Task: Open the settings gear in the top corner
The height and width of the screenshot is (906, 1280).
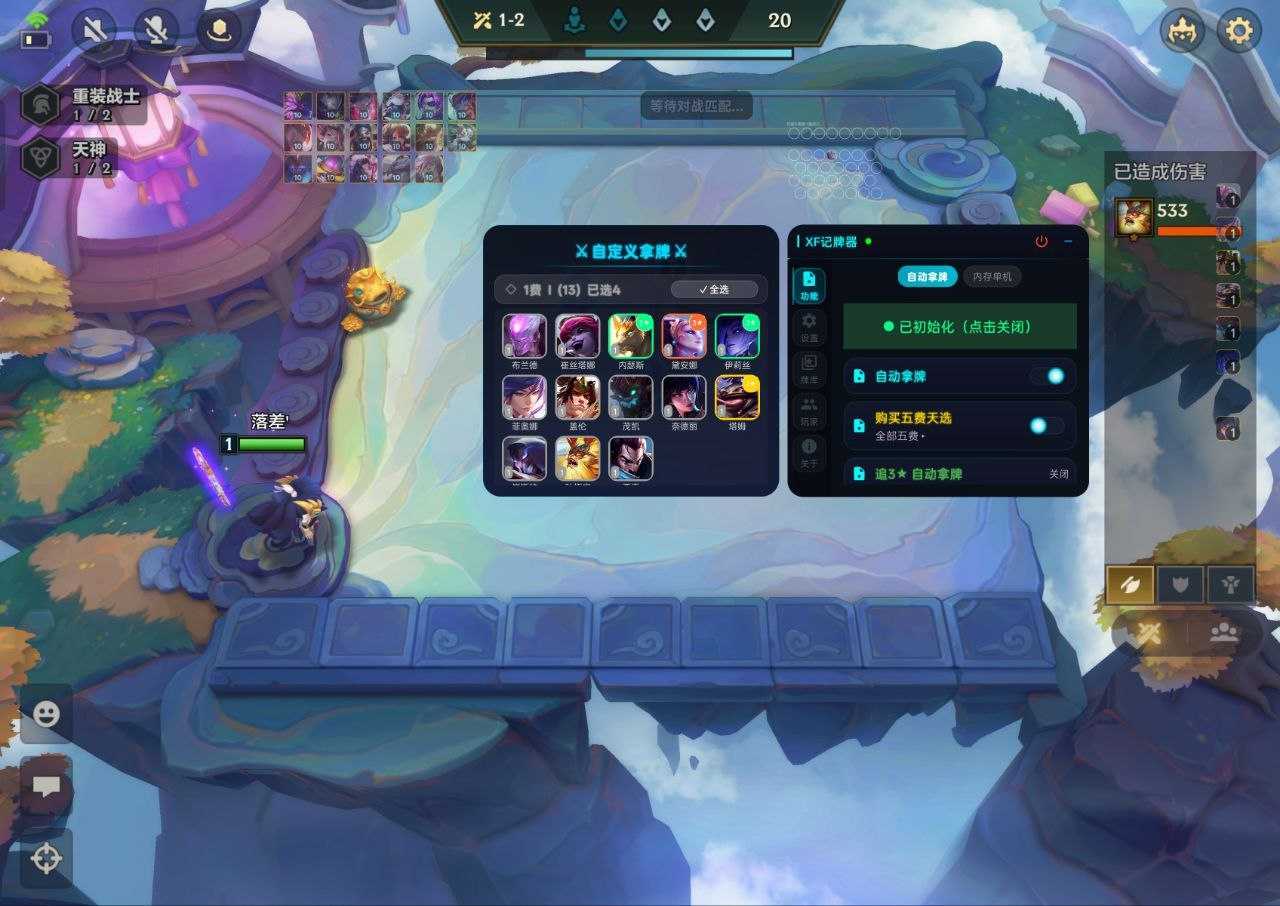Action: tap(1238, 32)
